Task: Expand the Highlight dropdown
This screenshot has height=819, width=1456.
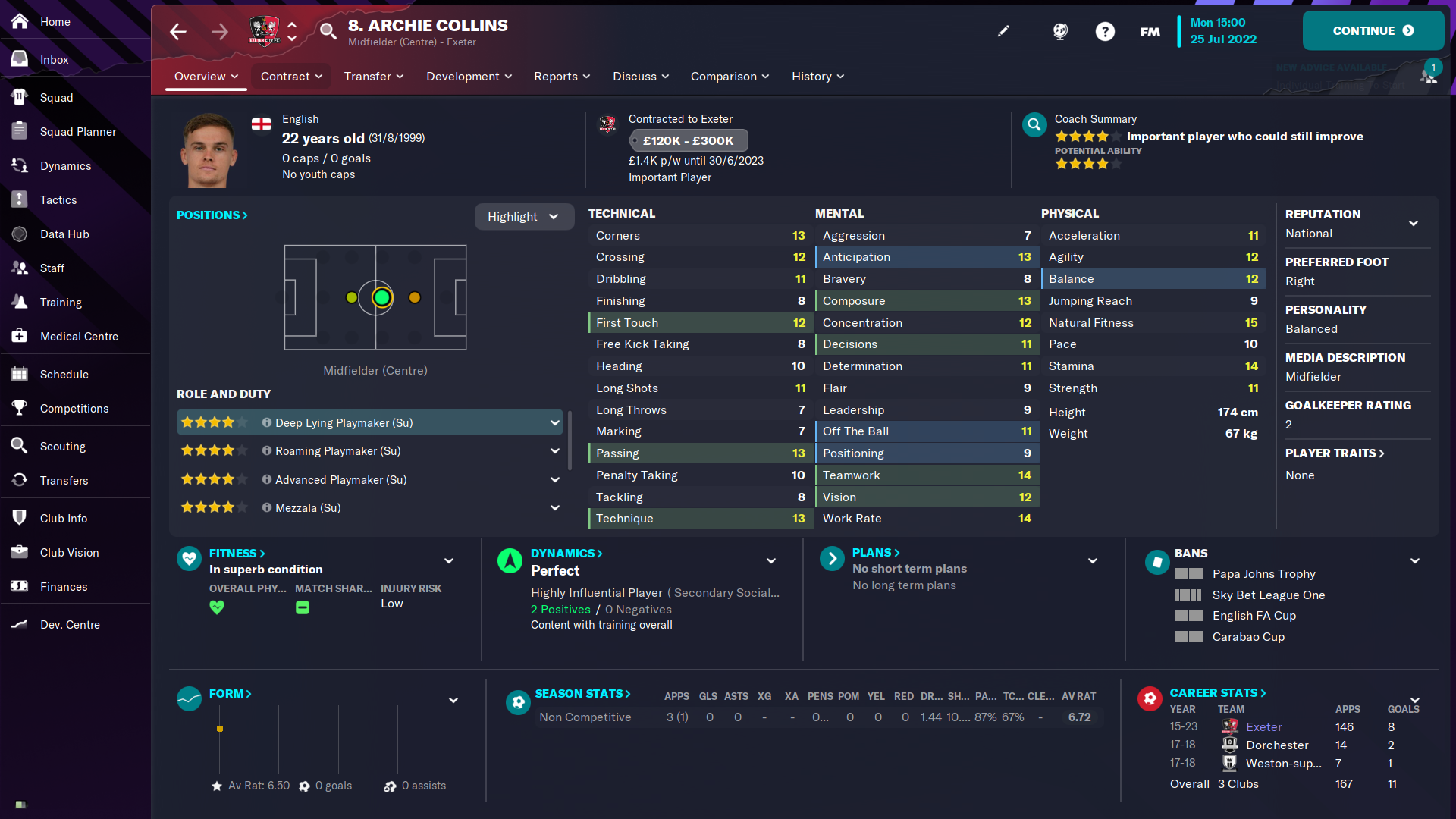Action: (x=523, y=217)
